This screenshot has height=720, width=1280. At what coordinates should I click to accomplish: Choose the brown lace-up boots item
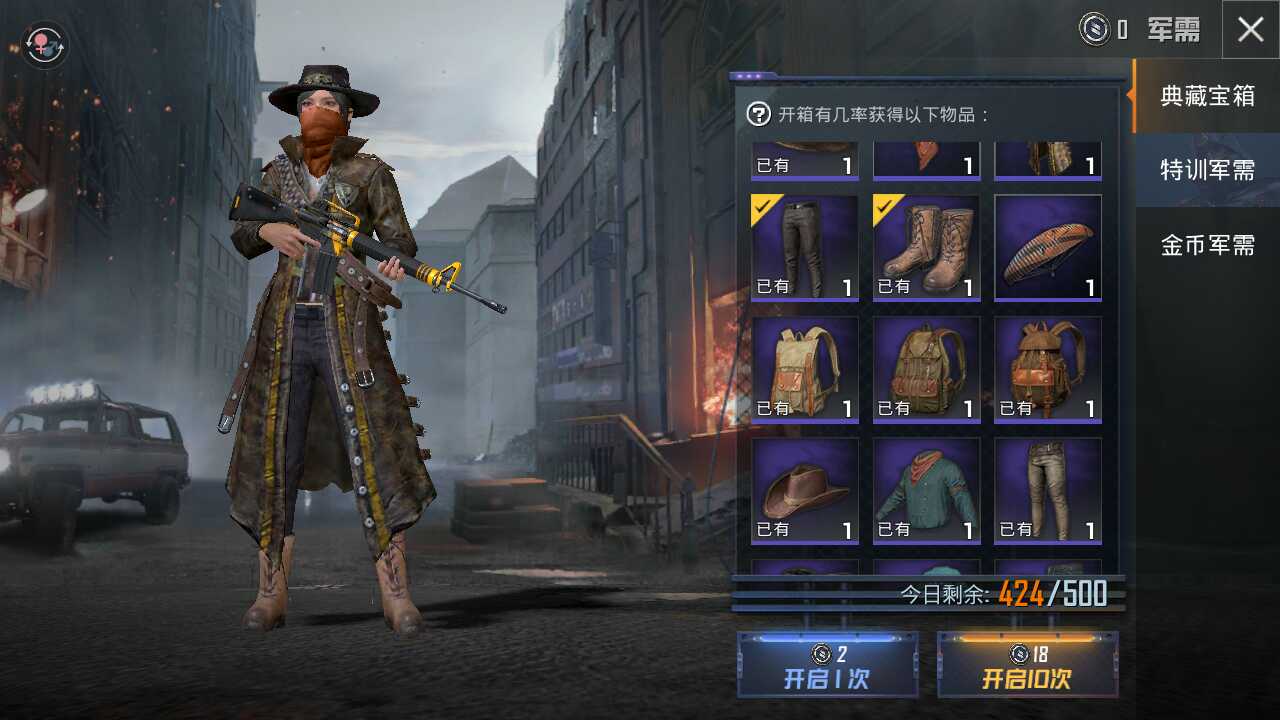[926, 247]
